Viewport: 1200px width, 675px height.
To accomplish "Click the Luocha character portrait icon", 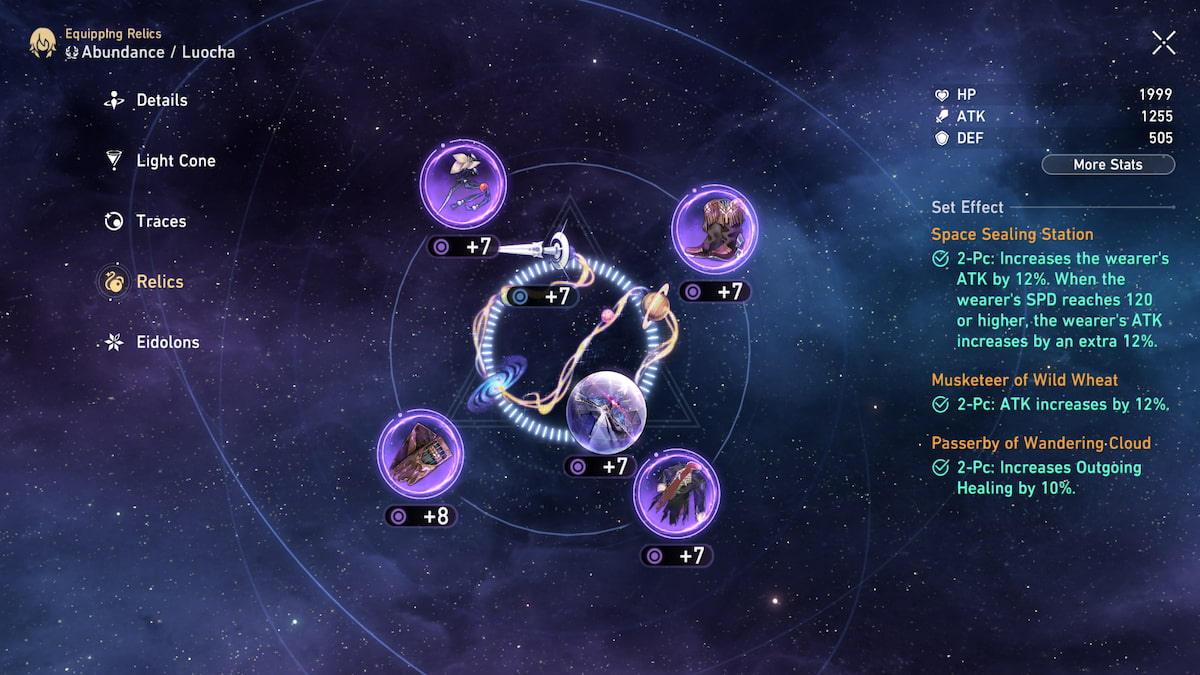I will 43,43.
